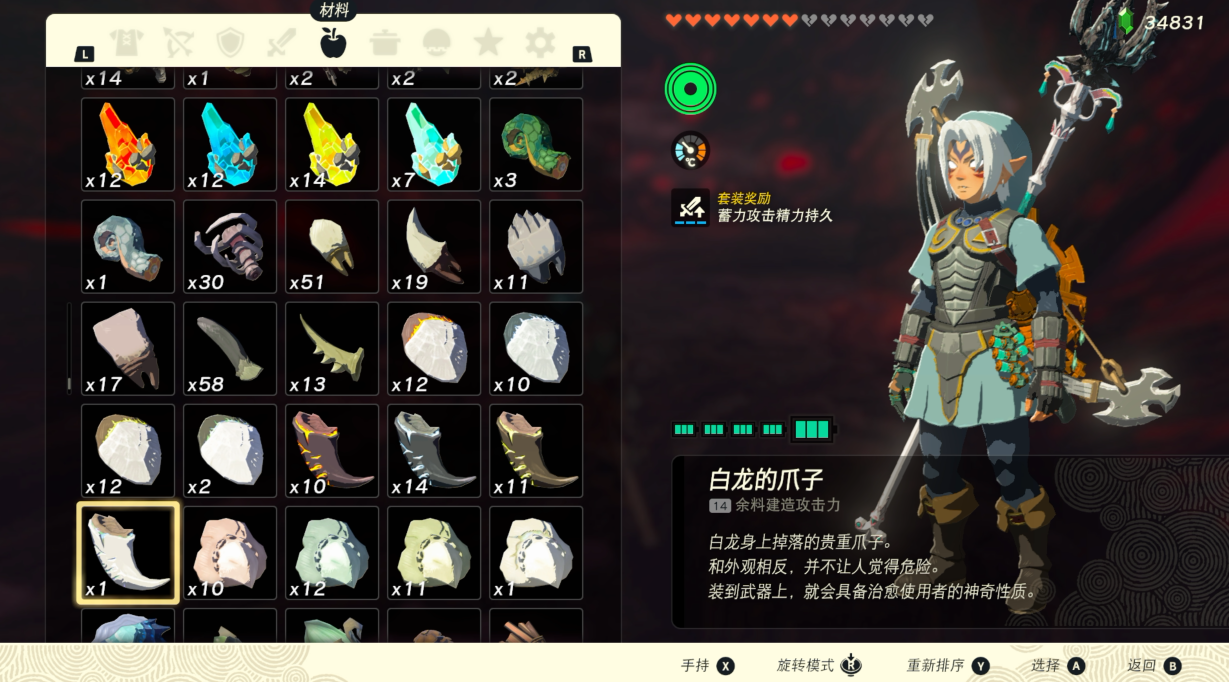Image resolution: width=1229 pixels, height=682 pixels.
Task: Switch to the shield tab
Action: pos(230,43)
